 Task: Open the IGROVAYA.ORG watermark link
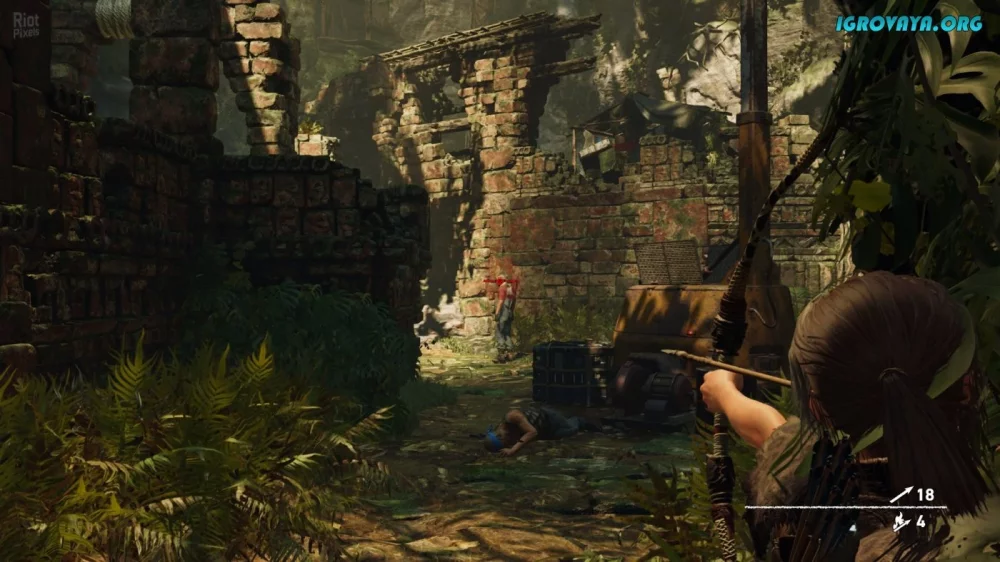pos(909,23)
